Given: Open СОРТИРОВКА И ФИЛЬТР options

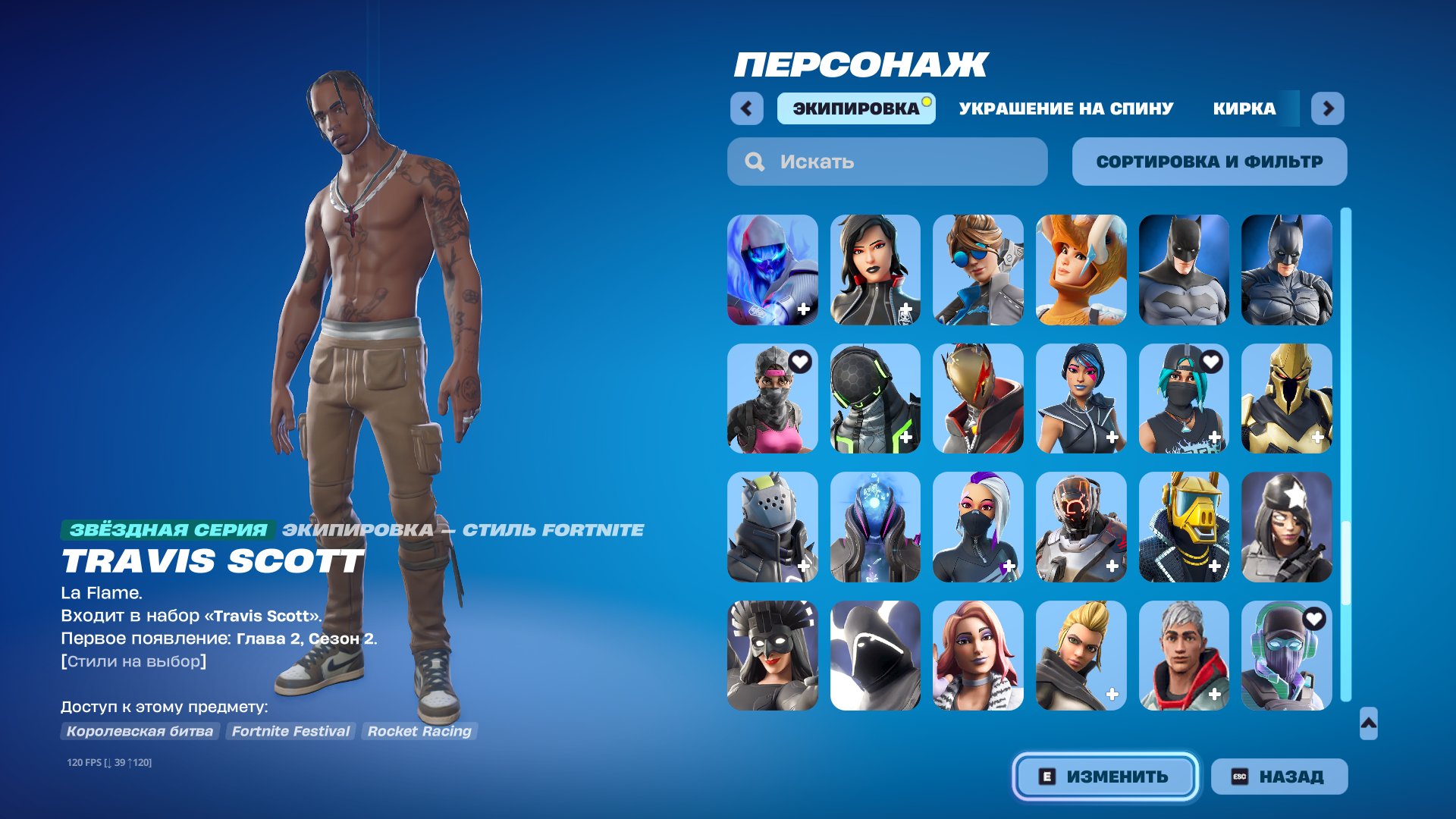Looking at the screenshot, I should pyautogui.click(x=1209, y=161).
